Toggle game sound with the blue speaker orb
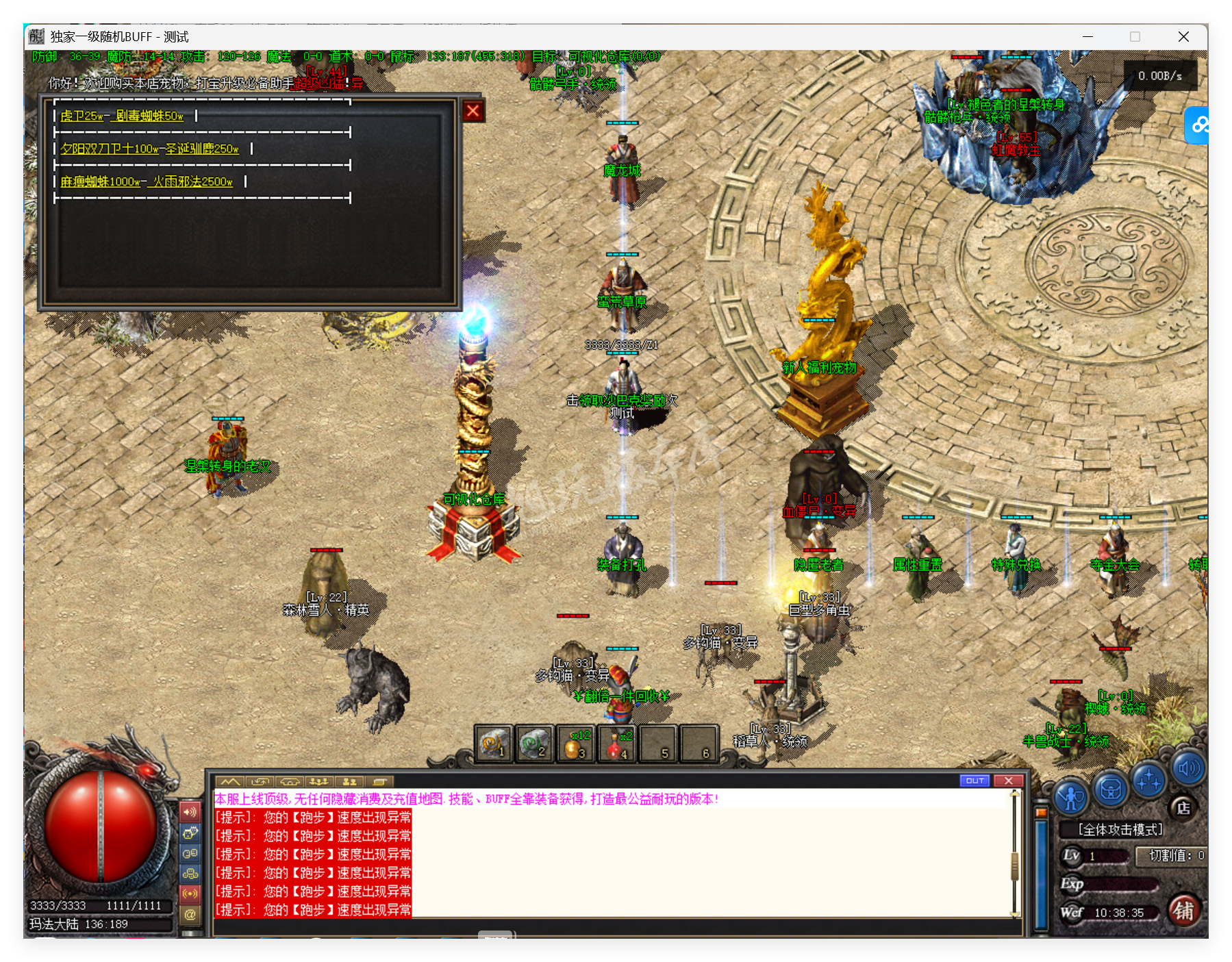 pyautogui.click(x=1188, y=768)
